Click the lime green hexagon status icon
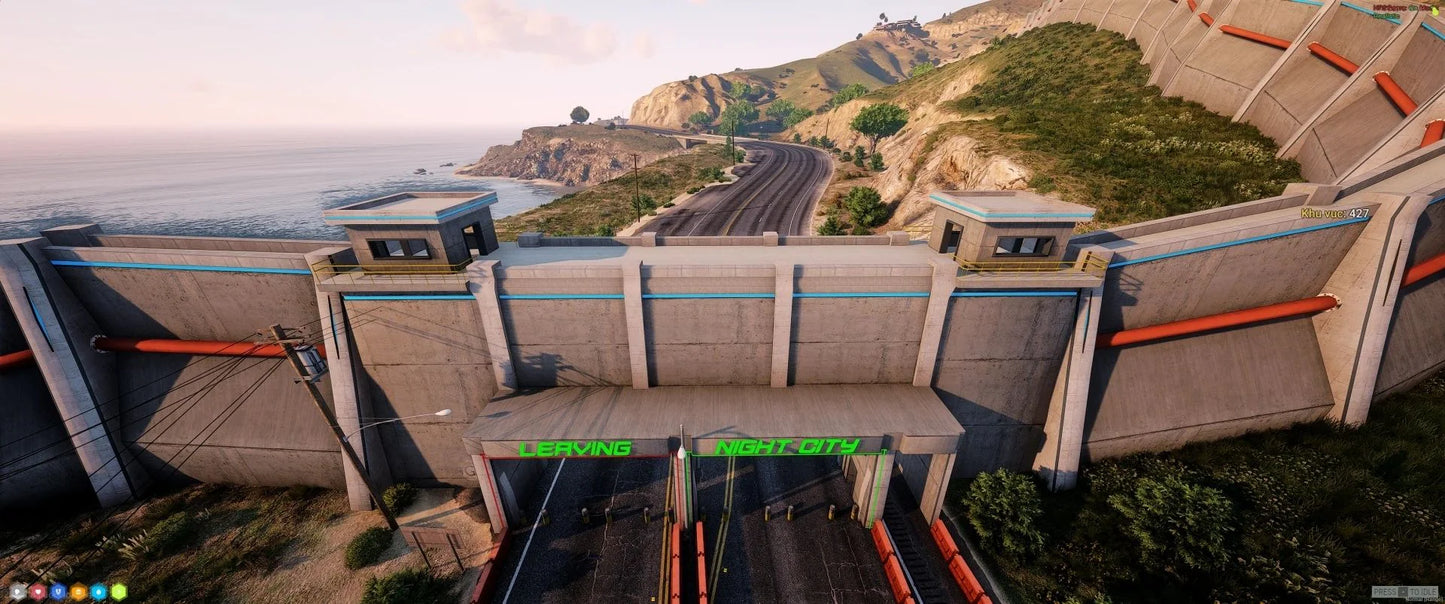Image resolution: width=1445 pixels, height=604 pixels. coord(119,591)
